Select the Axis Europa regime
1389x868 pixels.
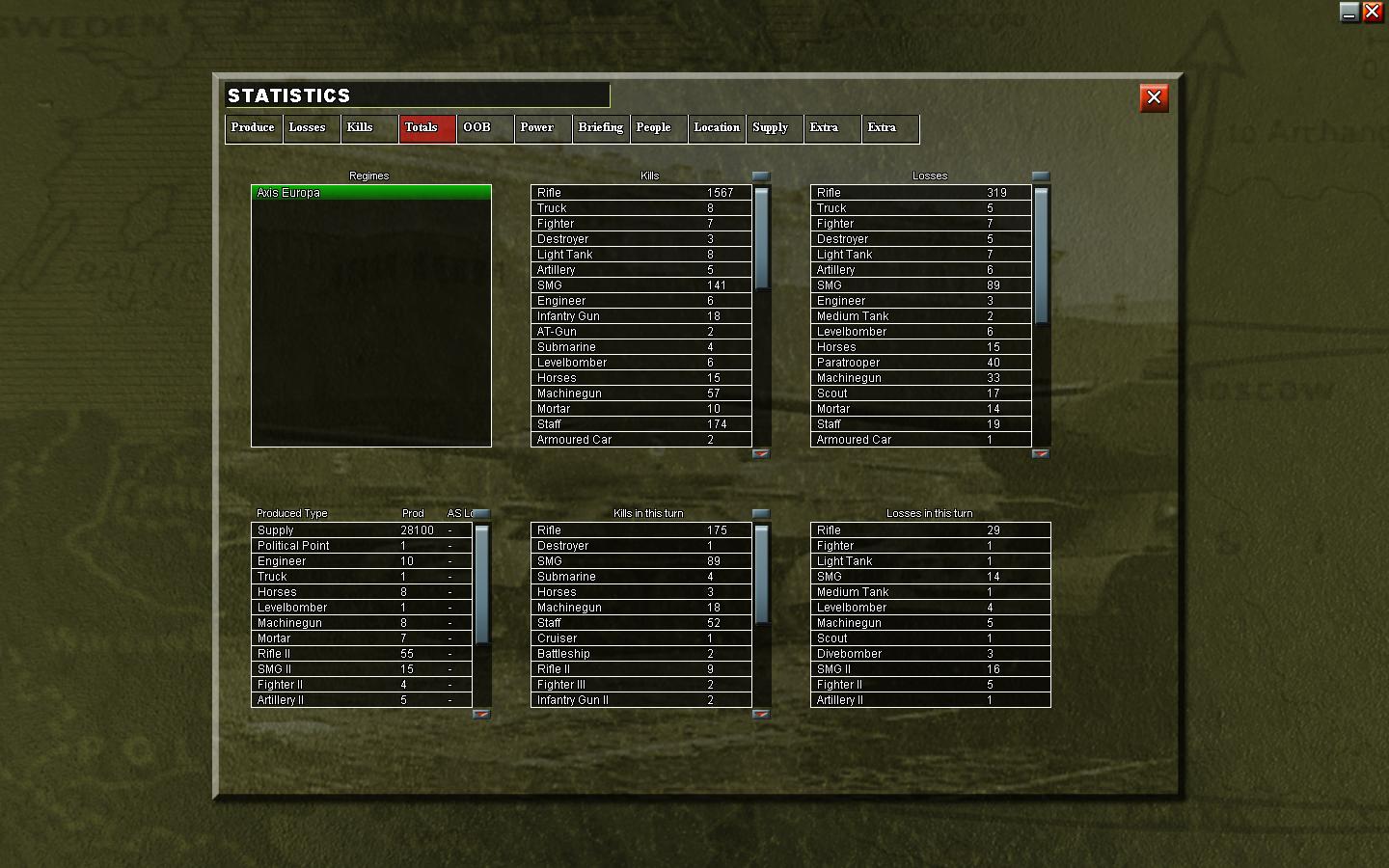tap(370, 193)
